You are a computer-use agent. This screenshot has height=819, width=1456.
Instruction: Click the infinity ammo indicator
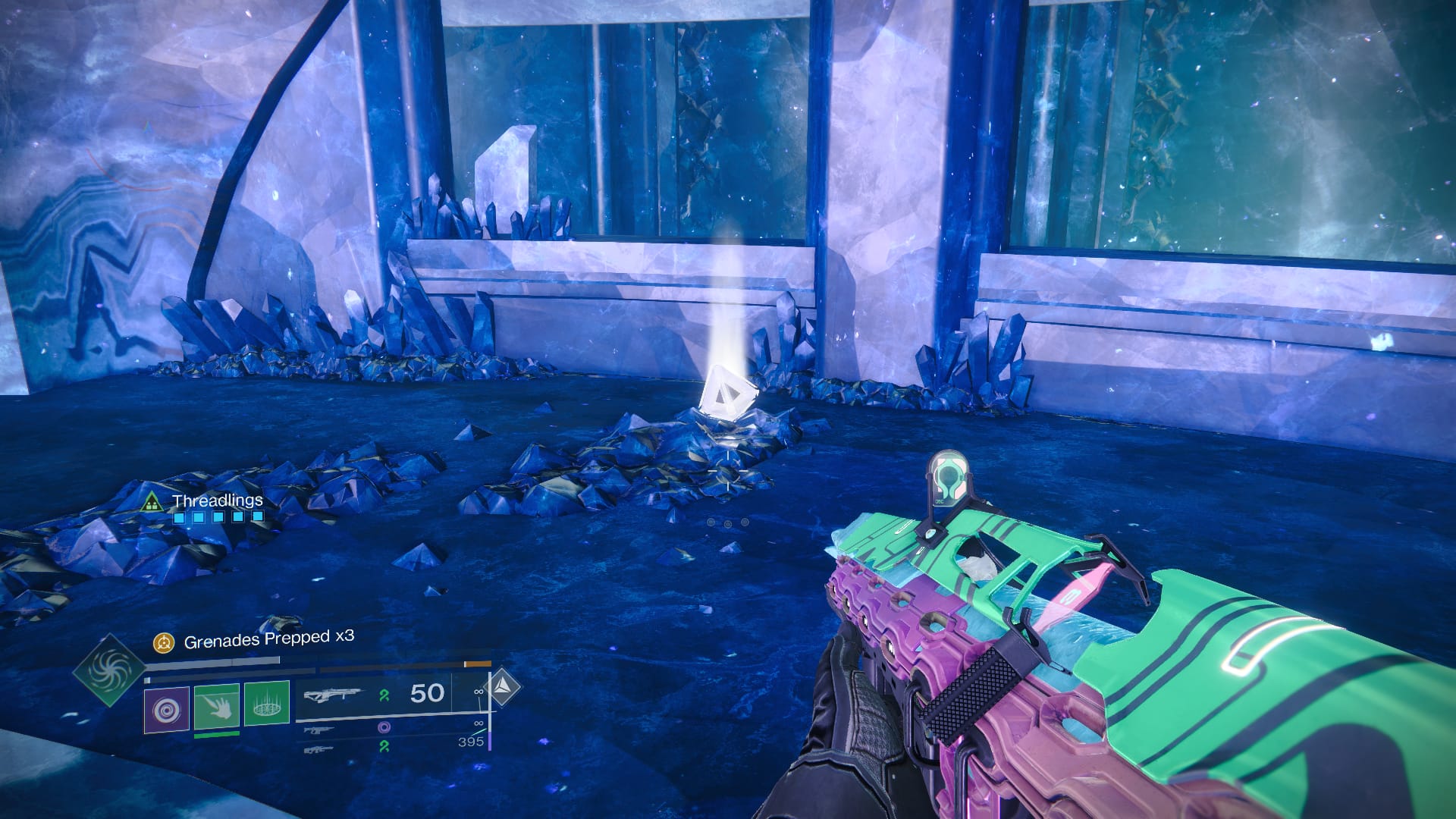(x=478, y=692)
